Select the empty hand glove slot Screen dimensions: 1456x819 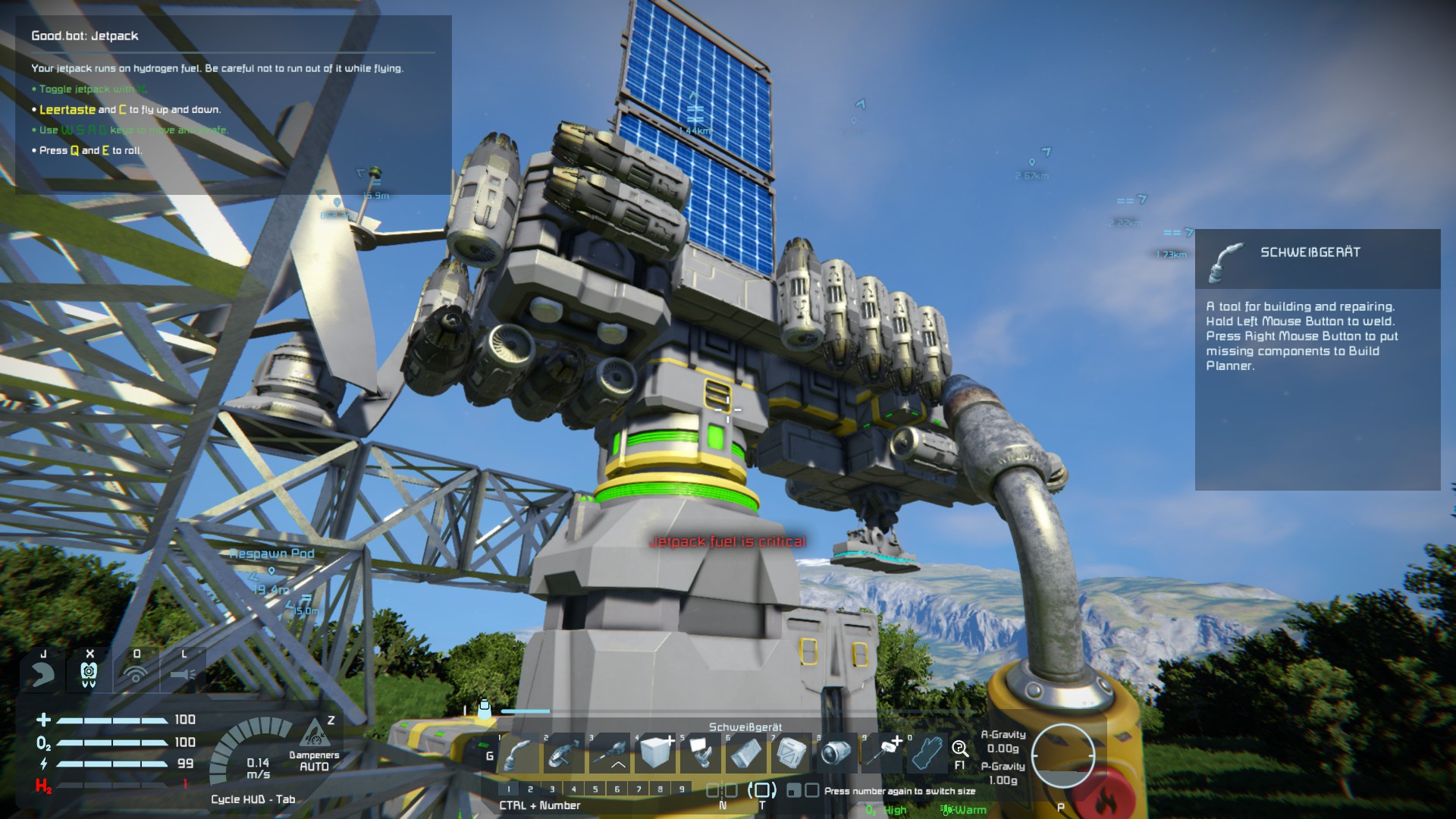pyautogui.click(x=927, y=755)
